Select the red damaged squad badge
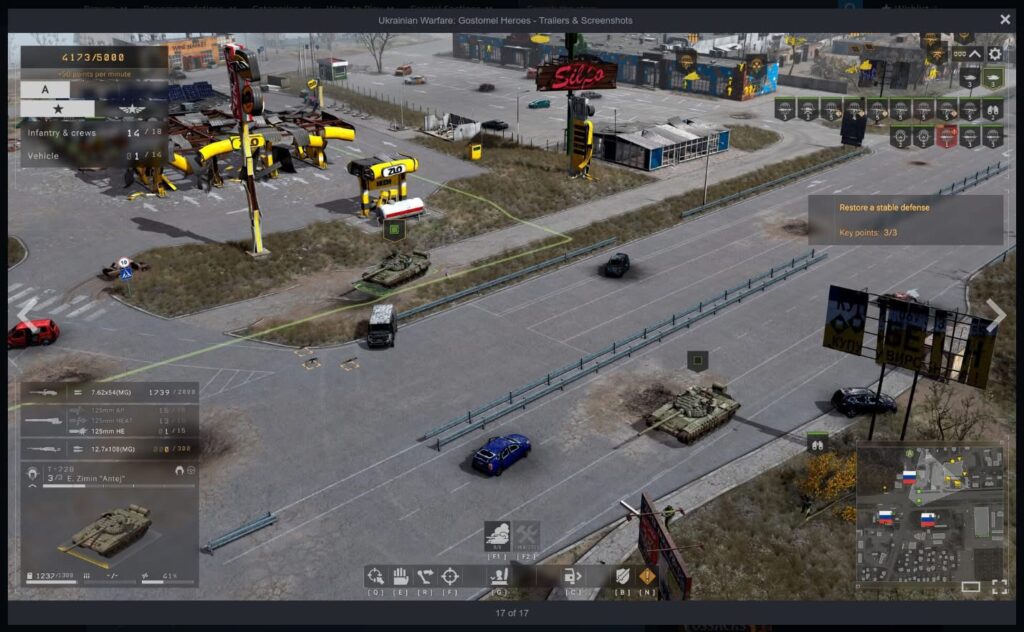The width and height of the screenshot is (1024, 632). tap(947, 137)
